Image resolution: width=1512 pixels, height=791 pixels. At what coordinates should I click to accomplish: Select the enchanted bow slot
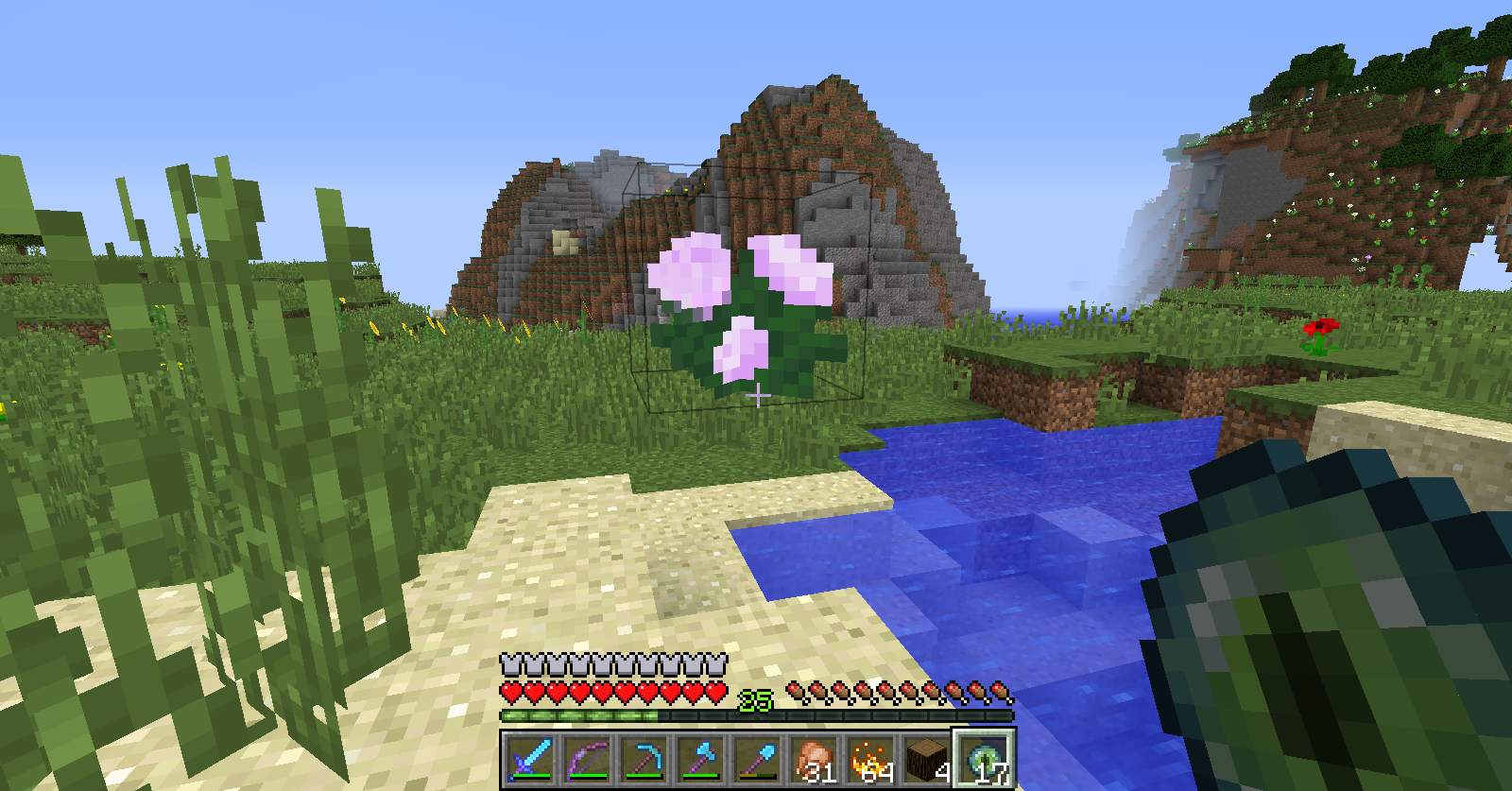tap(587, 759)
